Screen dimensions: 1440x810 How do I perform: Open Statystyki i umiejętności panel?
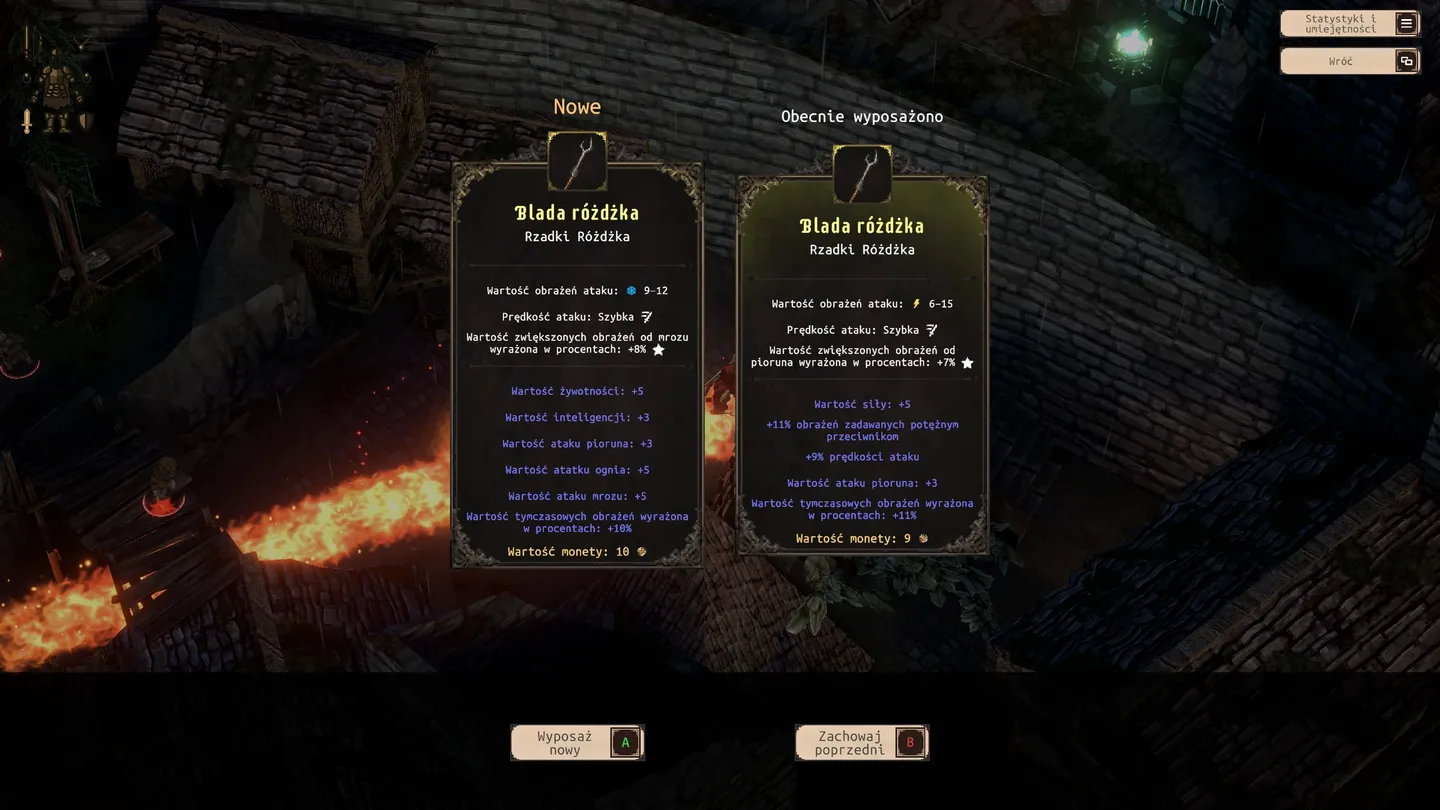tap(1349, 24)
